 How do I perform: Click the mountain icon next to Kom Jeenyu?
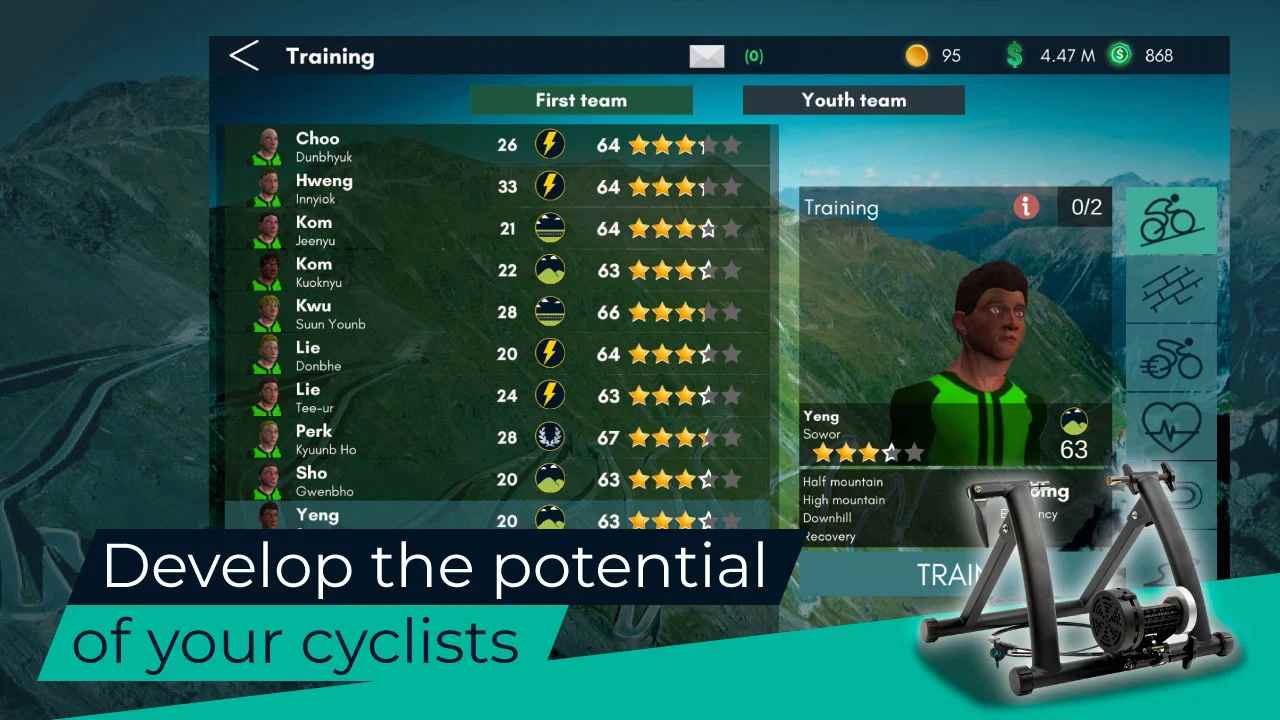(x=550, y=228)
